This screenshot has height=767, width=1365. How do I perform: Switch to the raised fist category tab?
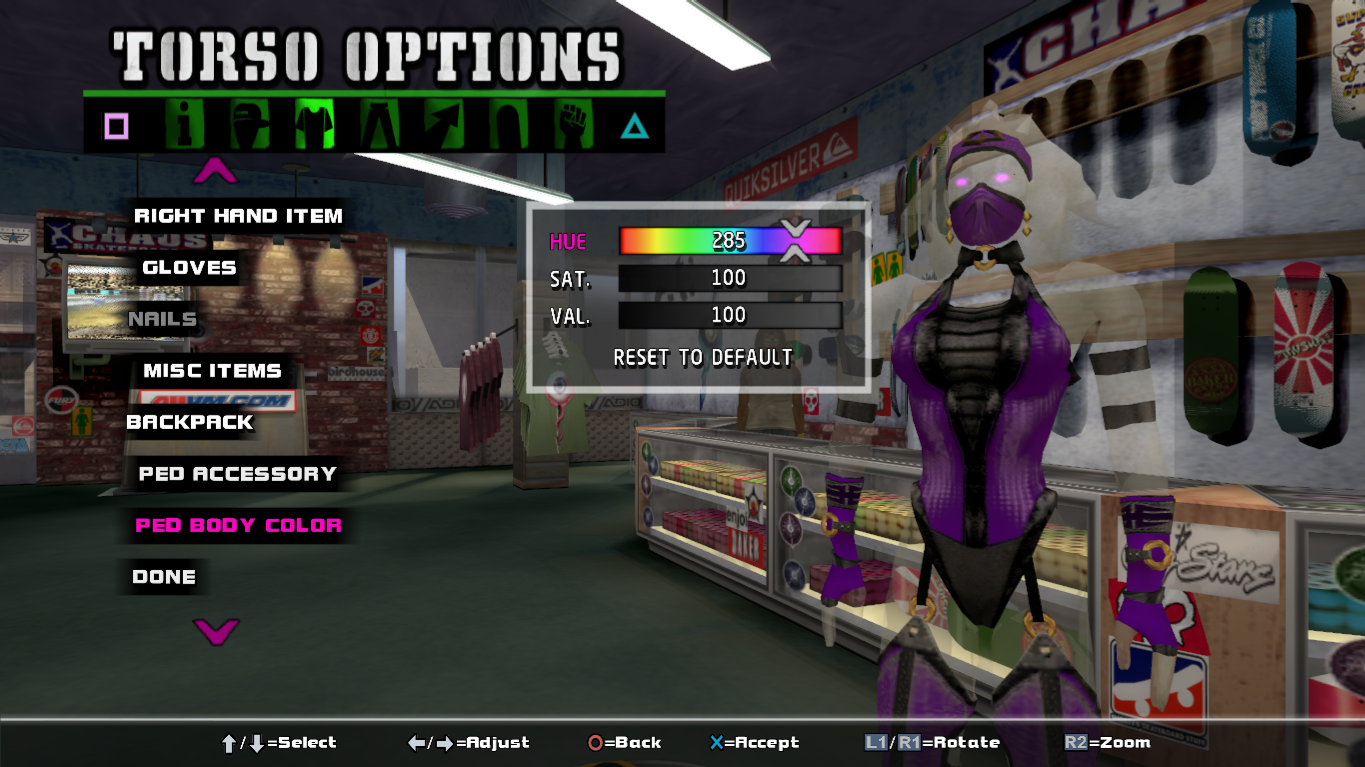pyautogui.click(x=573, y=125)
